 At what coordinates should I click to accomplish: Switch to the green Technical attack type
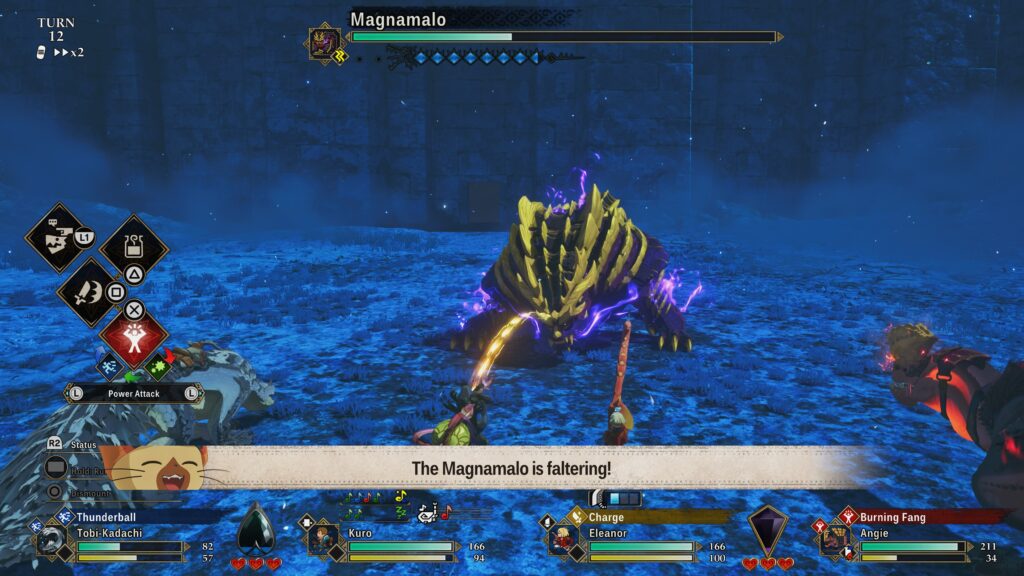click(x=157, y=368)
